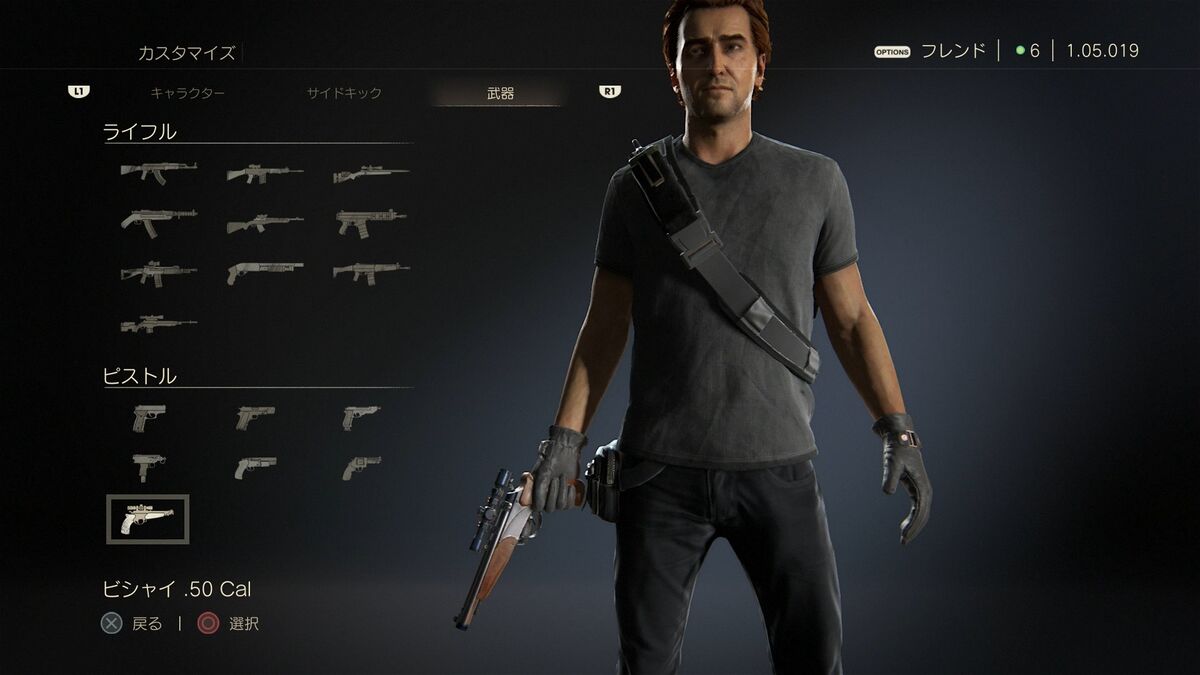Choose the bolt-action sniper rifle without magazine
1200x675 pixels.
click(x=371, y=174)
